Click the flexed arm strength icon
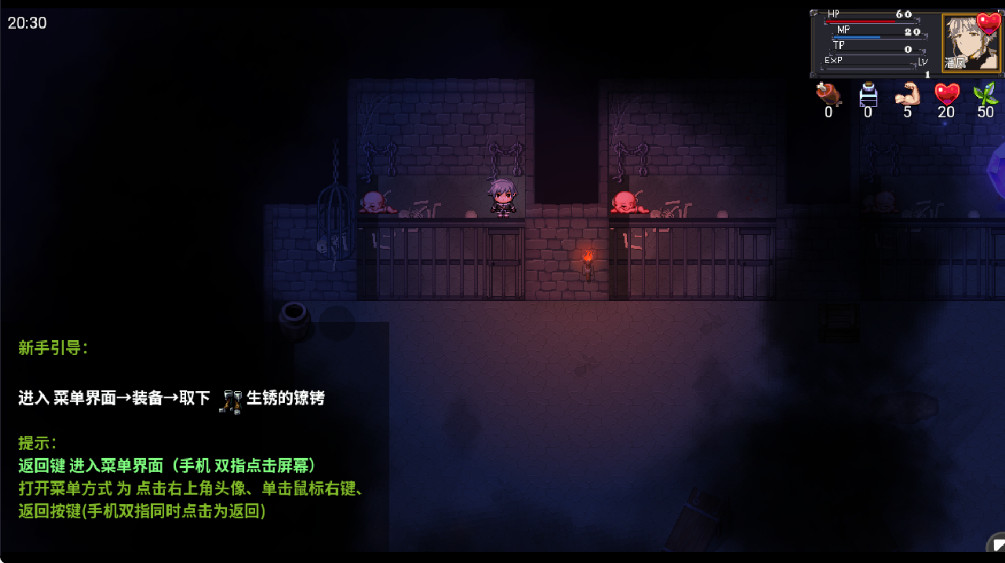Viewport: 1005px width, 563px height. click(x=907, y=94)
